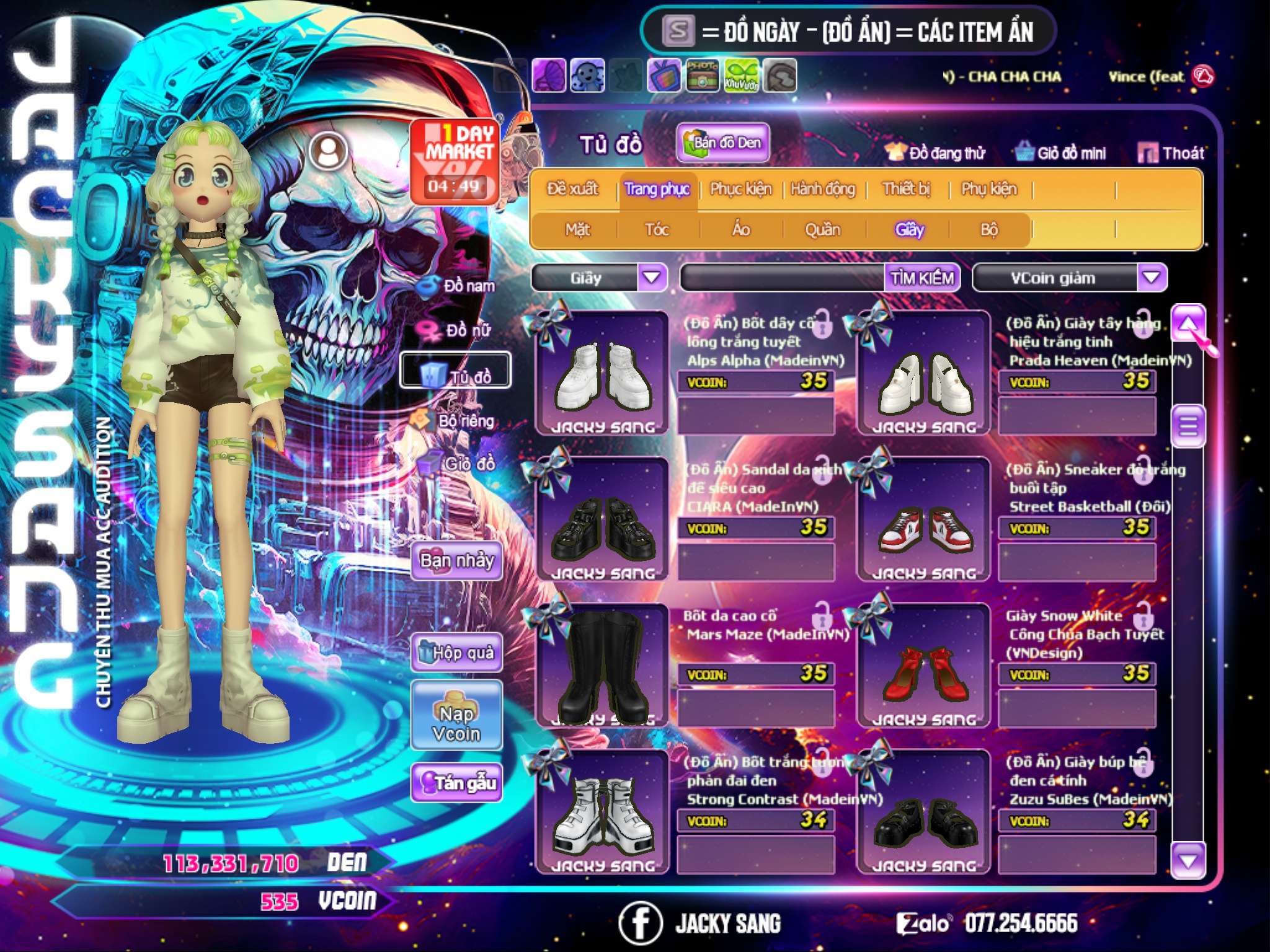The width and height of the screenshot is (1270, 952).
Task: Exit the shop with Thoát
Action: (x=1171, y=153)
